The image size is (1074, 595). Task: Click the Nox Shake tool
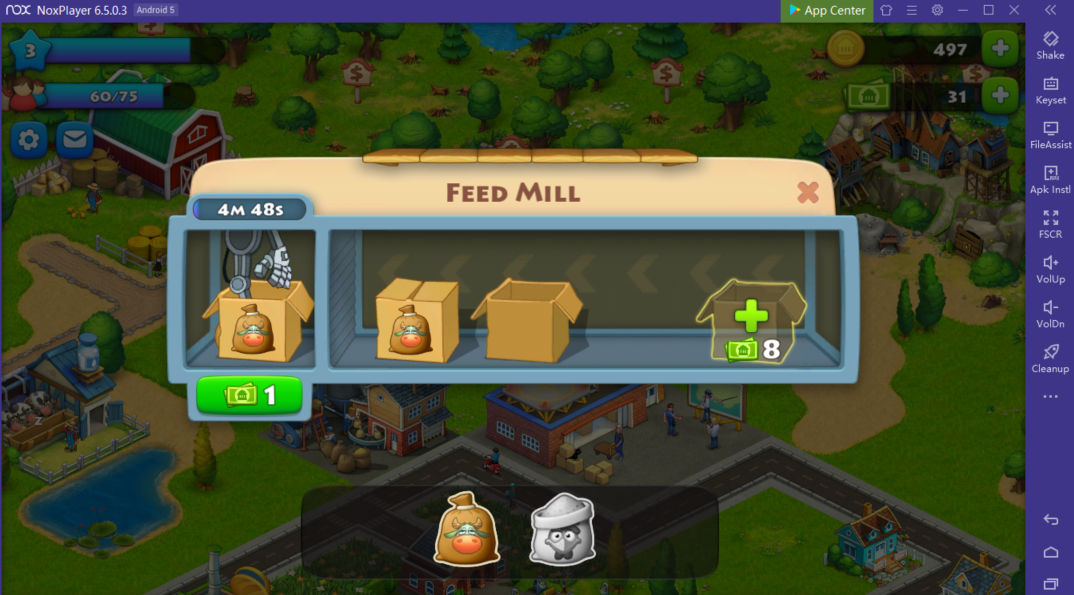[x=1050, y=45]
